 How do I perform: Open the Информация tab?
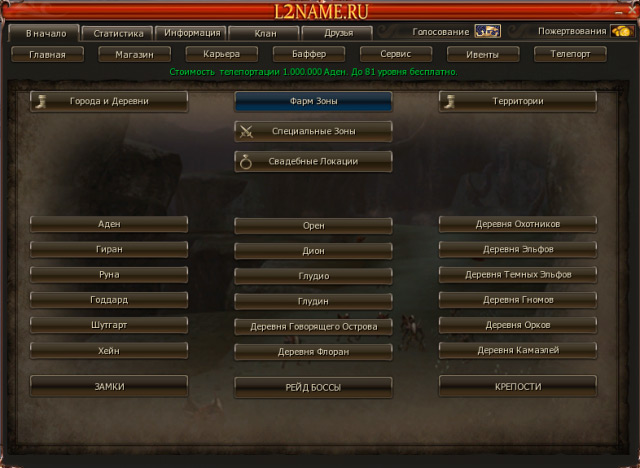coord(191,33)
